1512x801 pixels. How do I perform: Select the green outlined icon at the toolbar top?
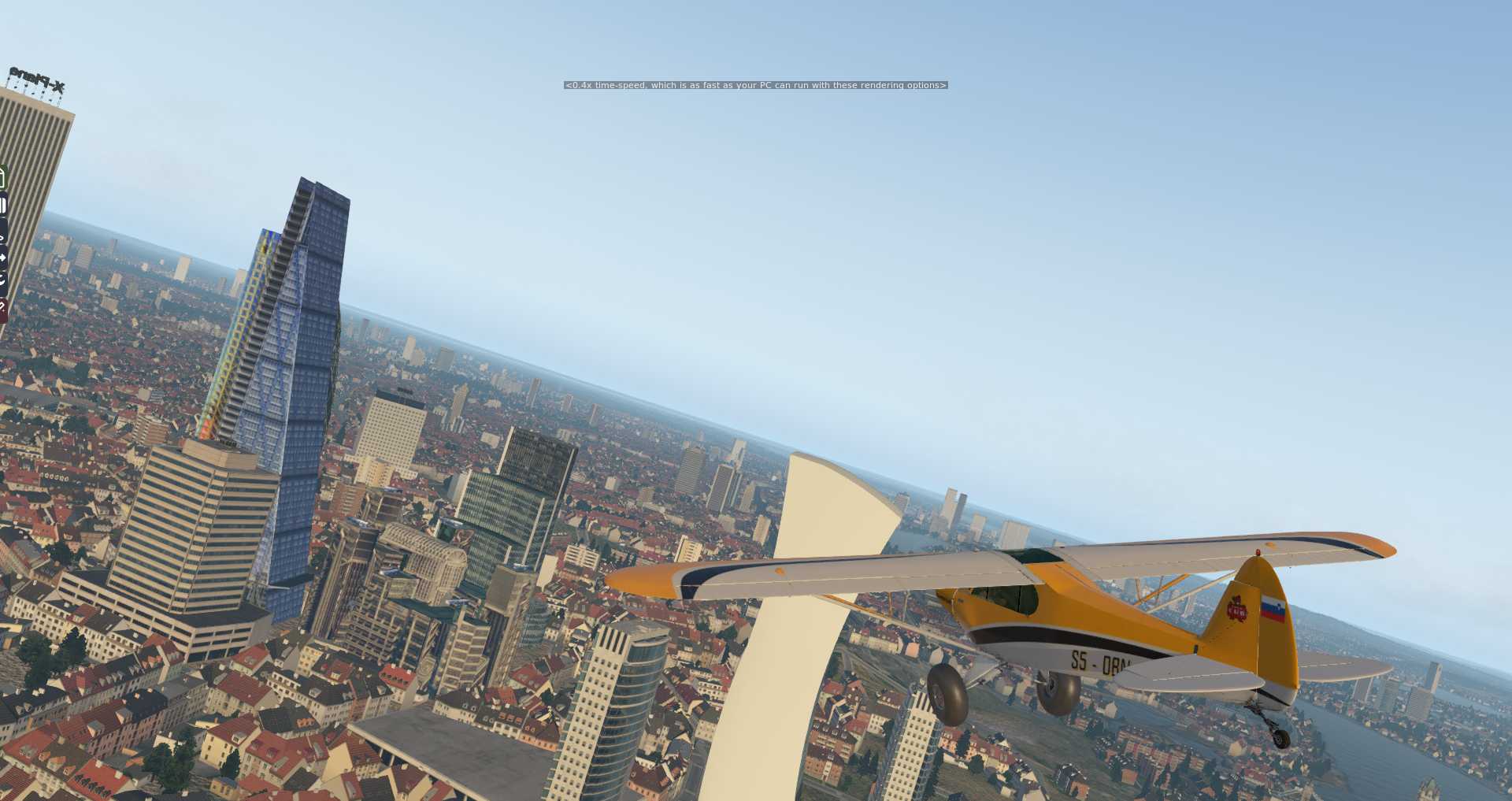click(x=2, y=178)
